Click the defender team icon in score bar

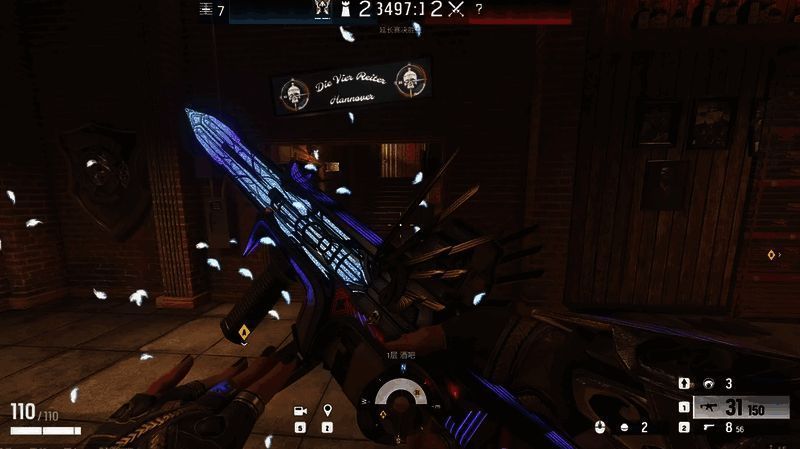[x=321, y=9]
